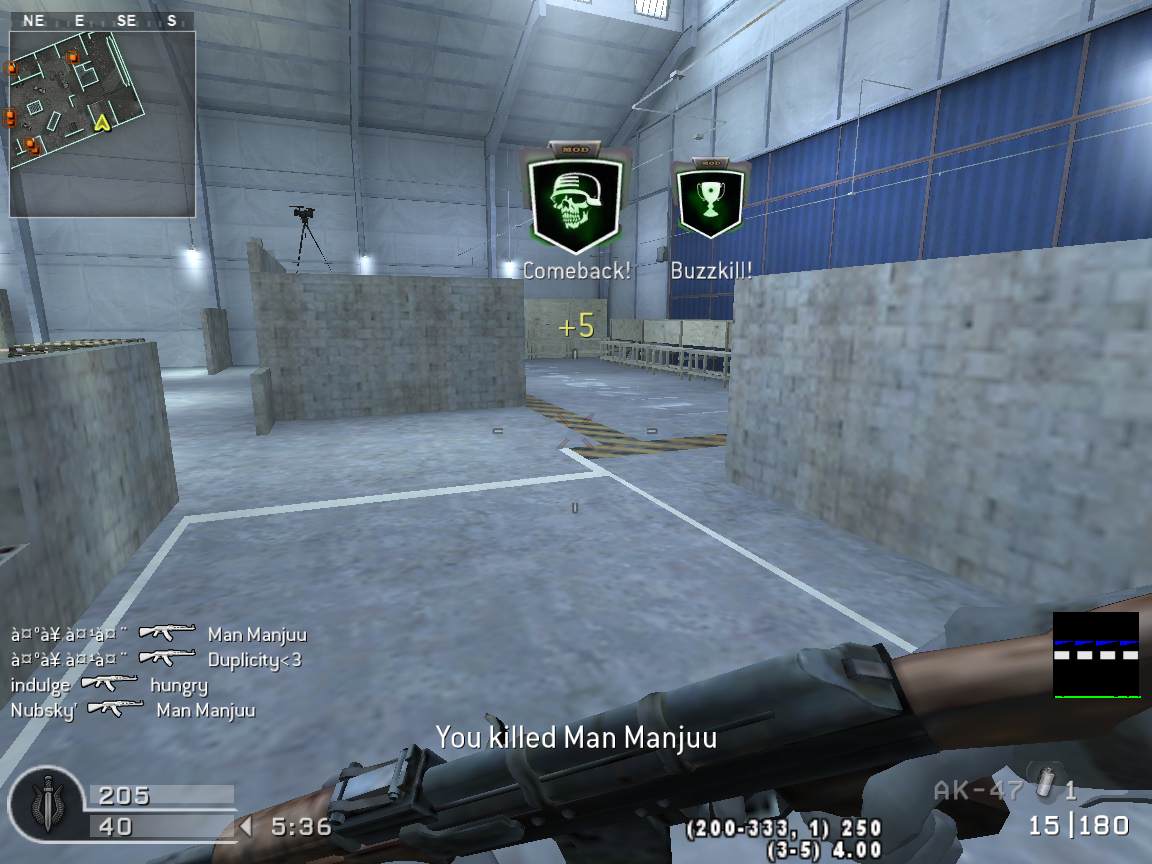Click the compass heading strip
Screen dimensions: 1152x864
click(x=102, y=21)
